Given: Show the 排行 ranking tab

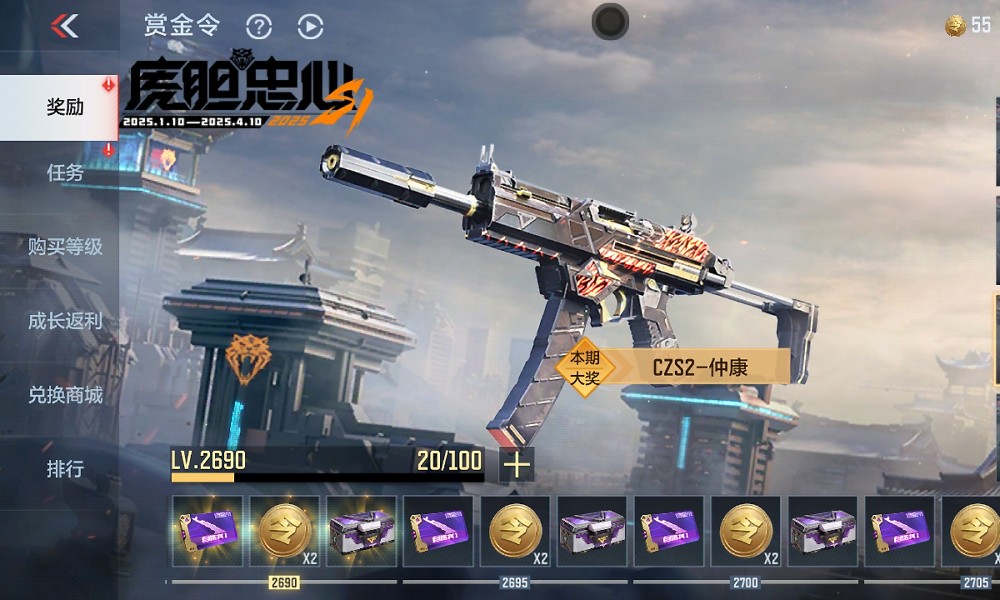Looking at the screenshot, I should click(64, 468).
